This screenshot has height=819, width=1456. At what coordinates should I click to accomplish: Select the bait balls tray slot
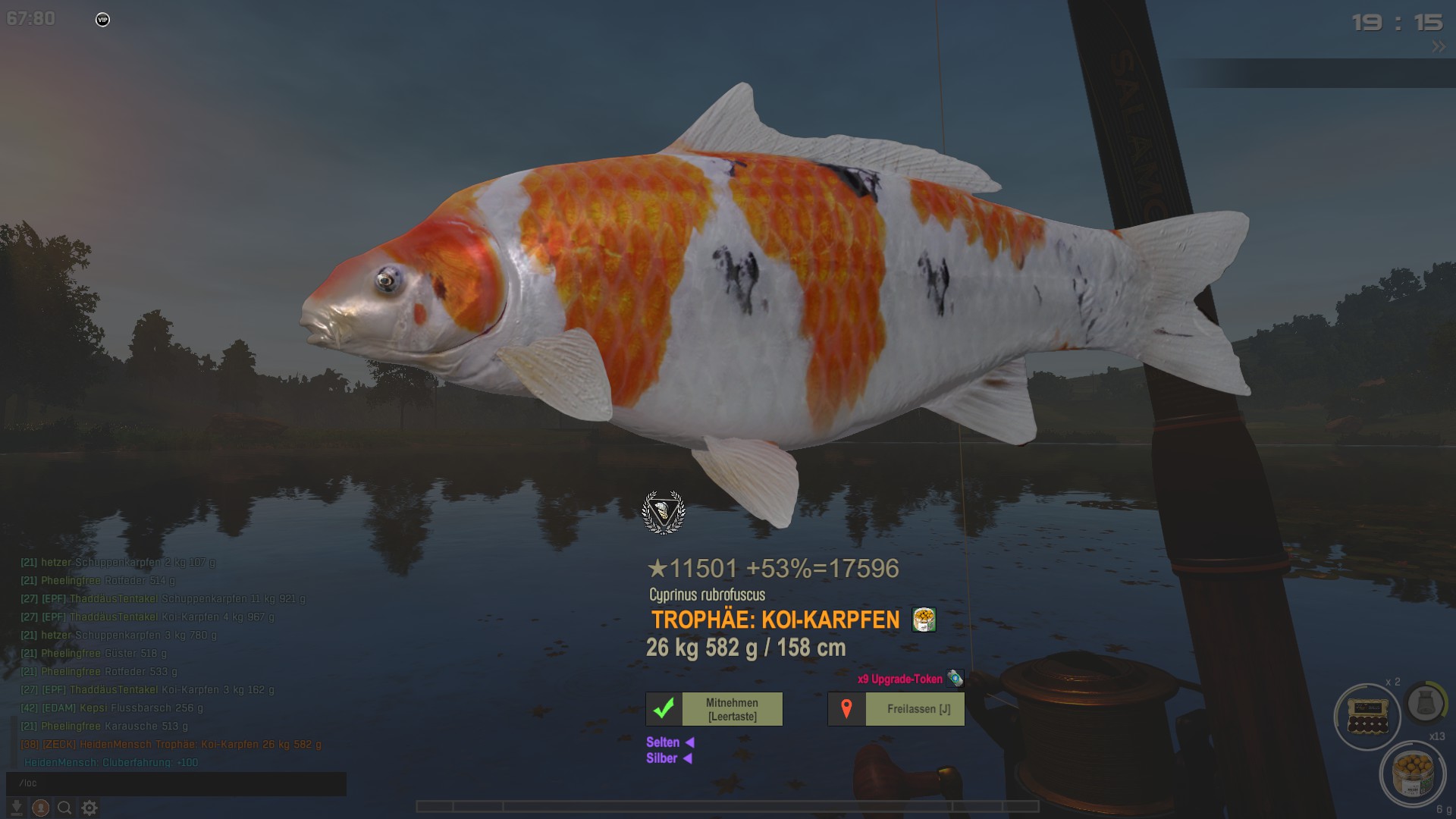(x=1367, y=717)
